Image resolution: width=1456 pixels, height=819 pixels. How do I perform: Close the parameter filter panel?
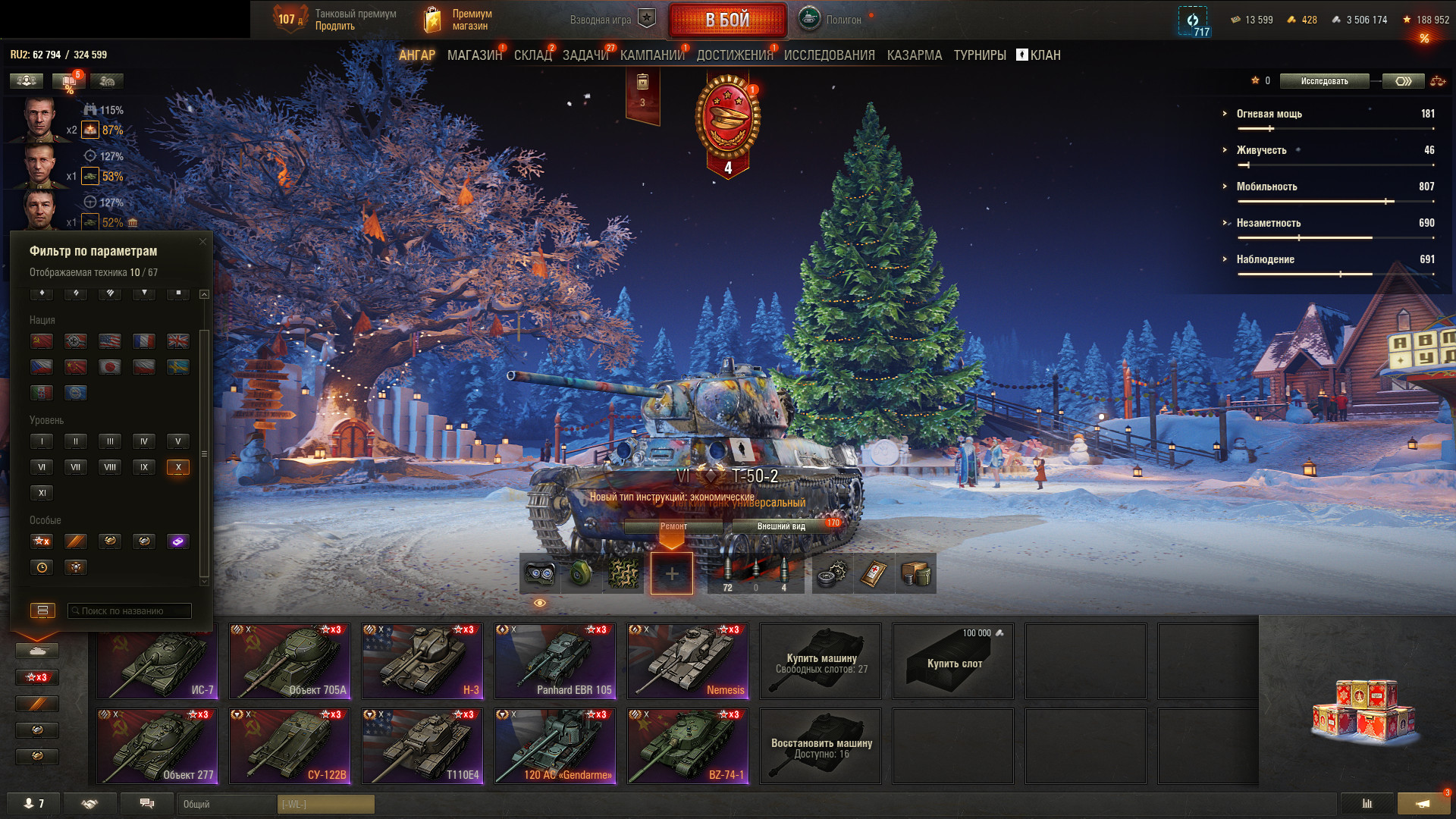click(x=202, y=242)
